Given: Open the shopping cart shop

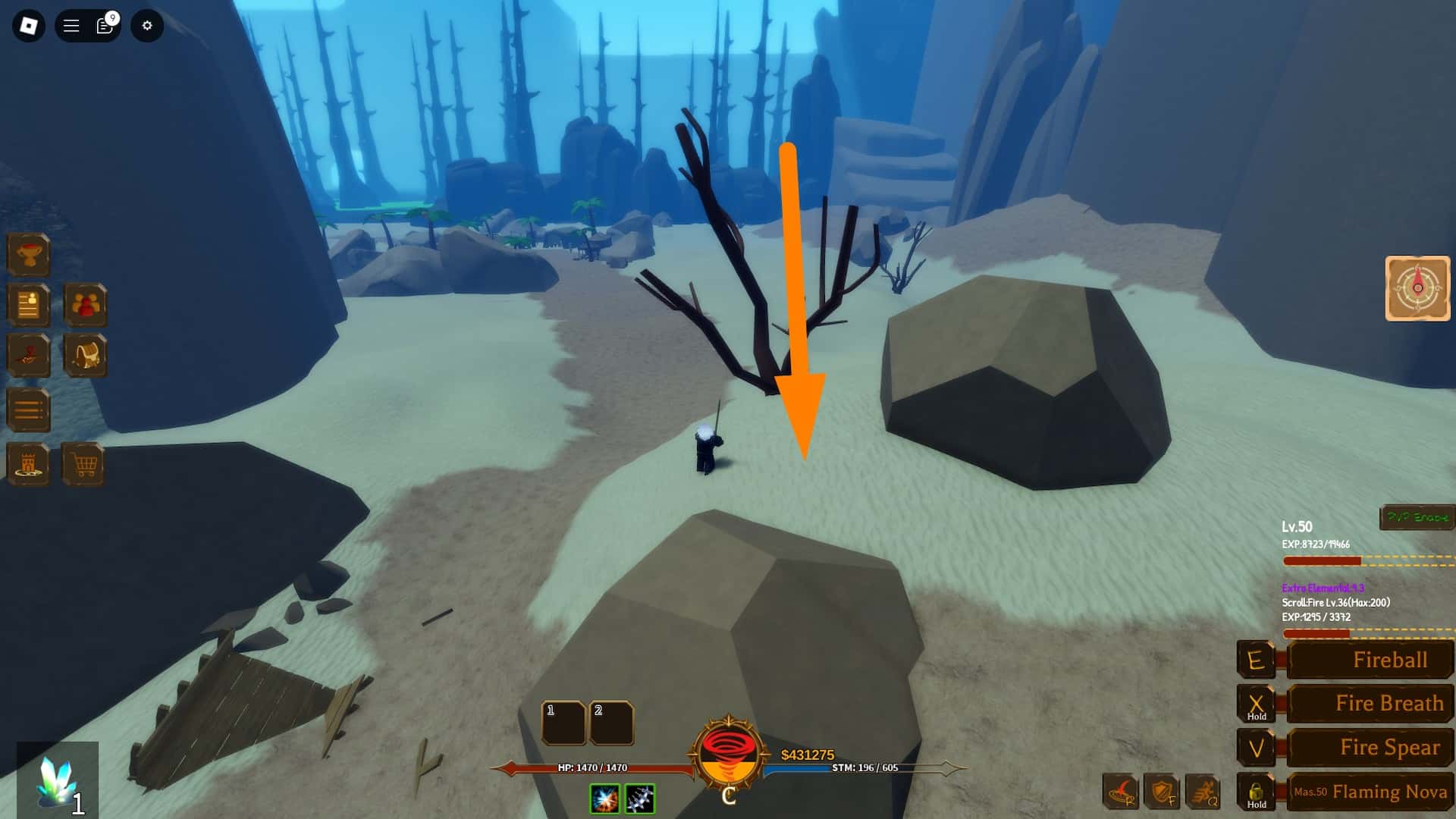Looking at the screenshot, I should point(86,464).
